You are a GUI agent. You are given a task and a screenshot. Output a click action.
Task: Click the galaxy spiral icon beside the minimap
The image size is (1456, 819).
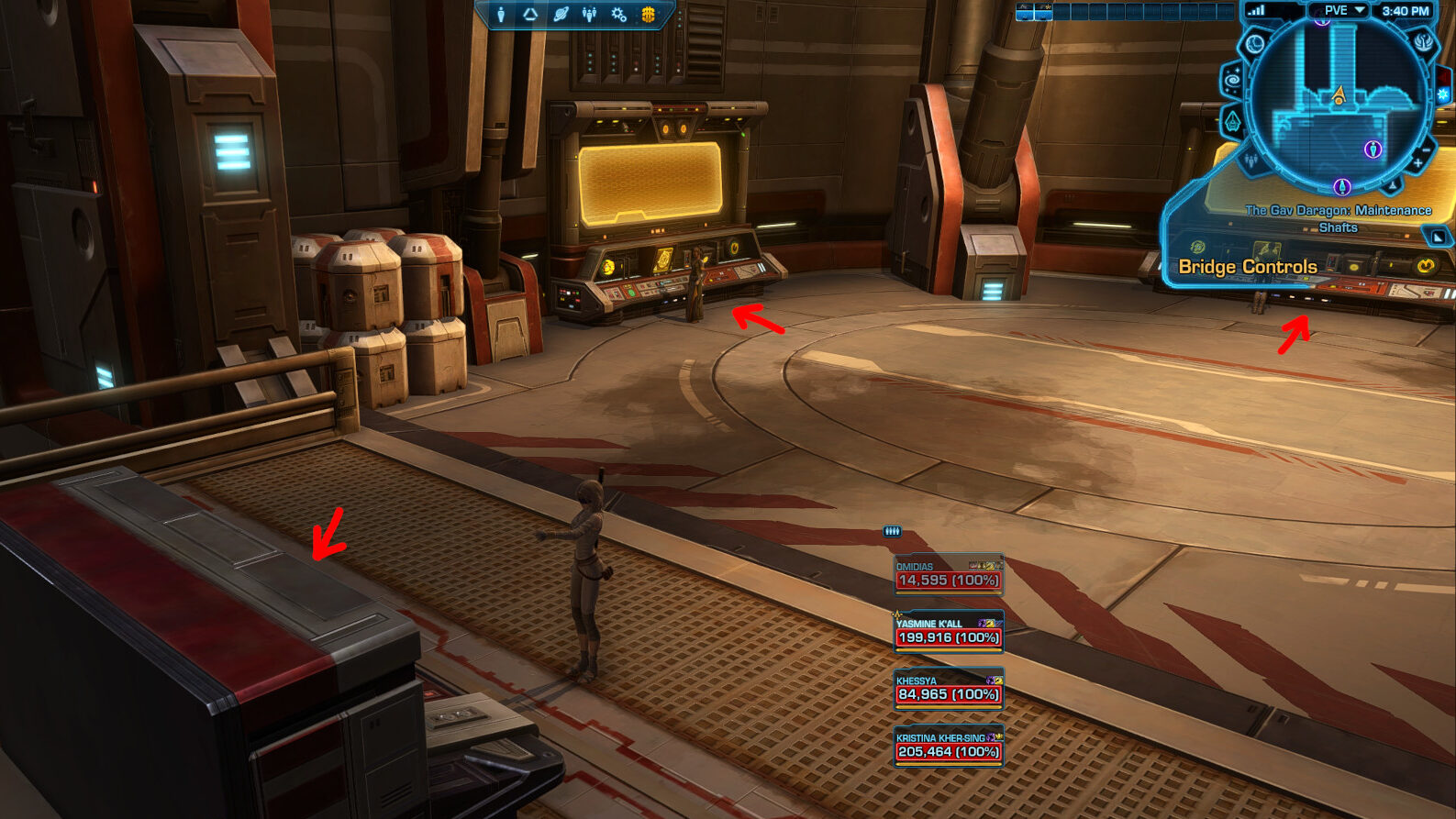[x=1232, y=80]
